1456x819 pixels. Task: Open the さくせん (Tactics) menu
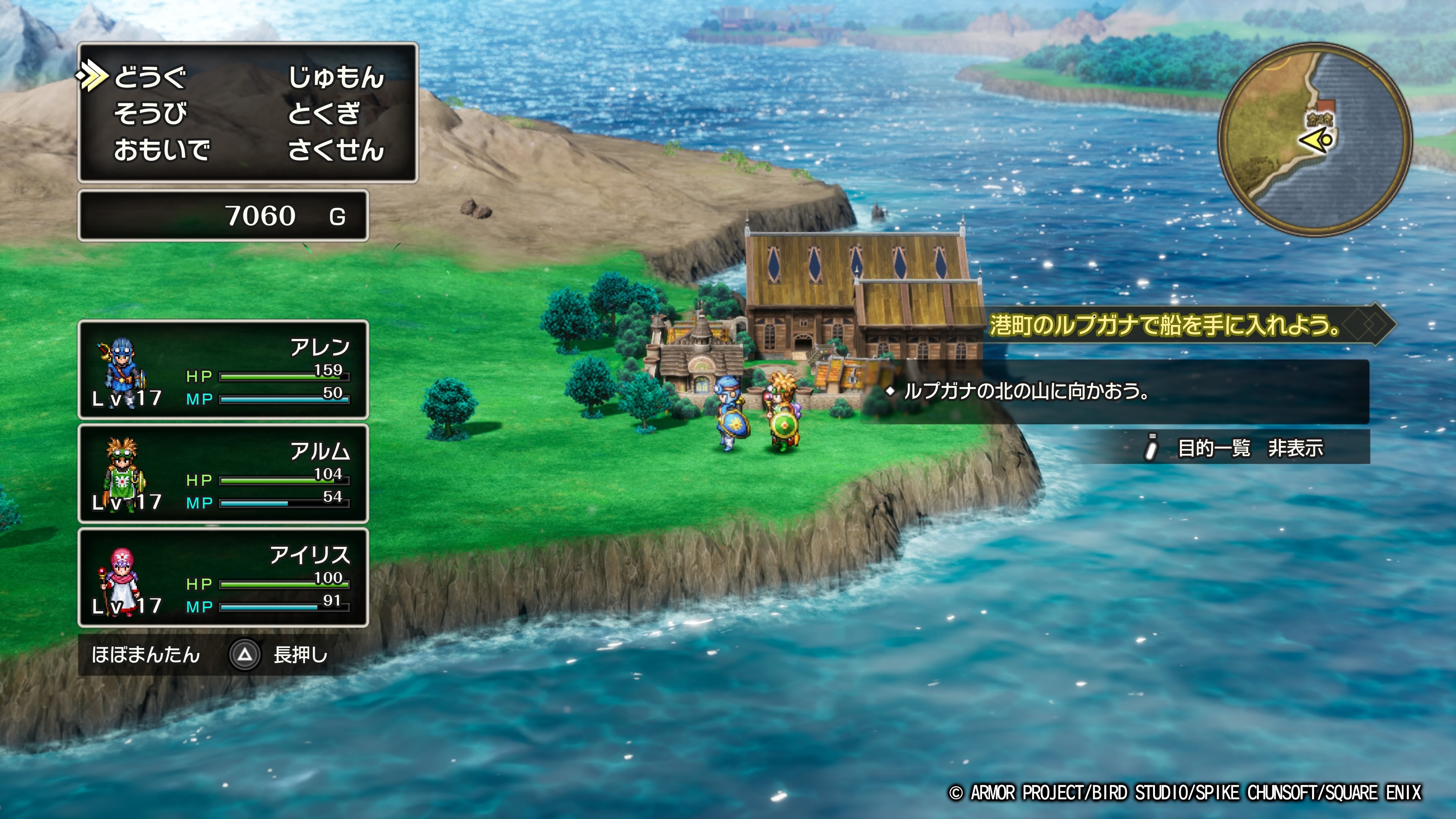click(x=336, y=151)
